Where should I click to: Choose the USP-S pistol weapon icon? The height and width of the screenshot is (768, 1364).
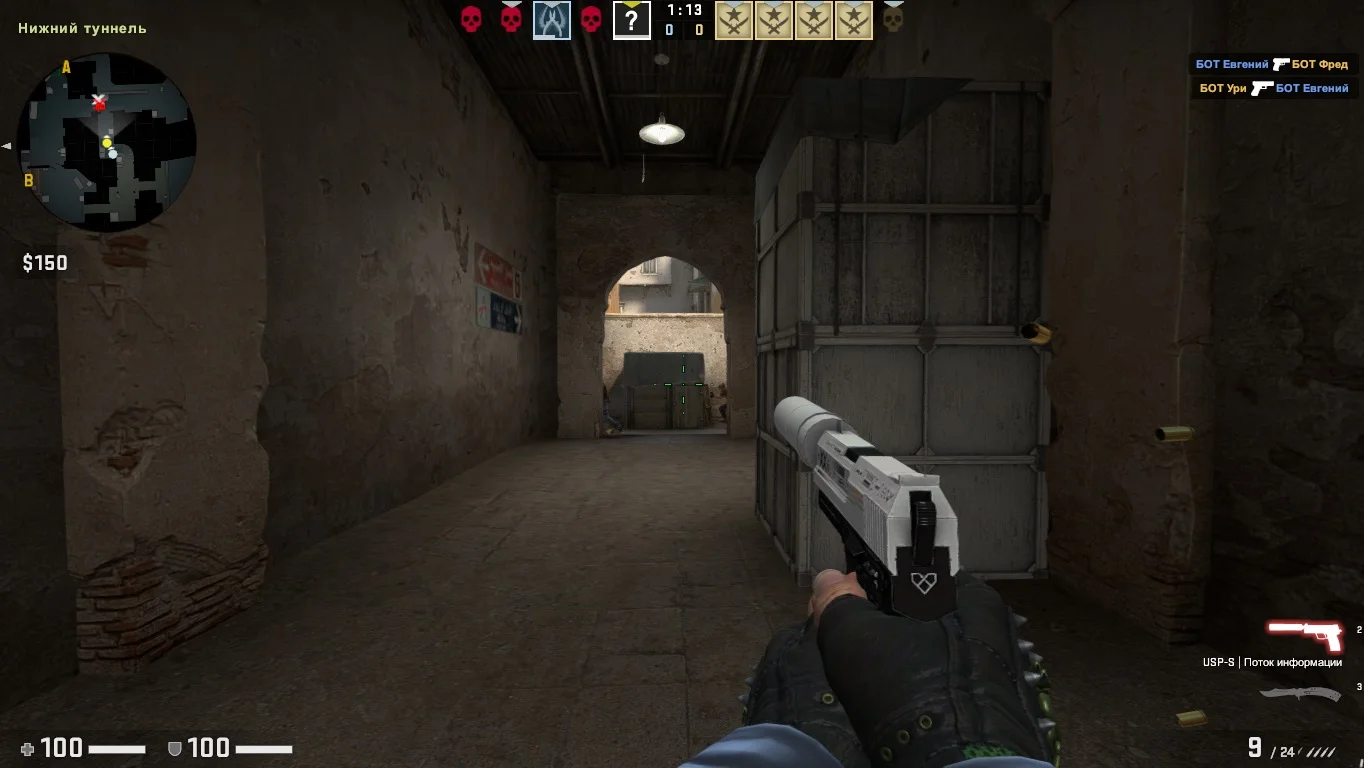pos(1305,635)
